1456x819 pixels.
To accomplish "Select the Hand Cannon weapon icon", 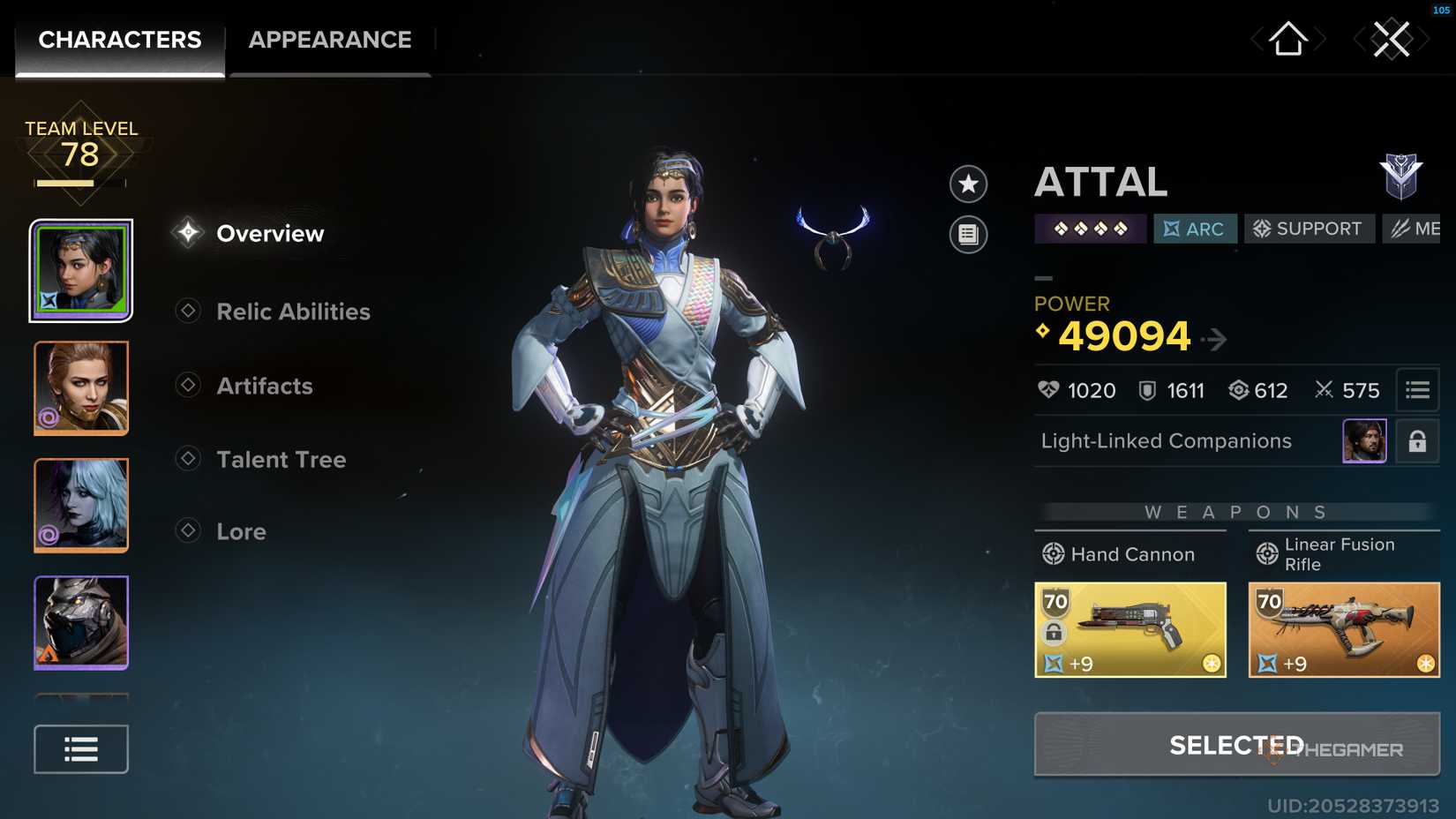I will (1130, 628).
